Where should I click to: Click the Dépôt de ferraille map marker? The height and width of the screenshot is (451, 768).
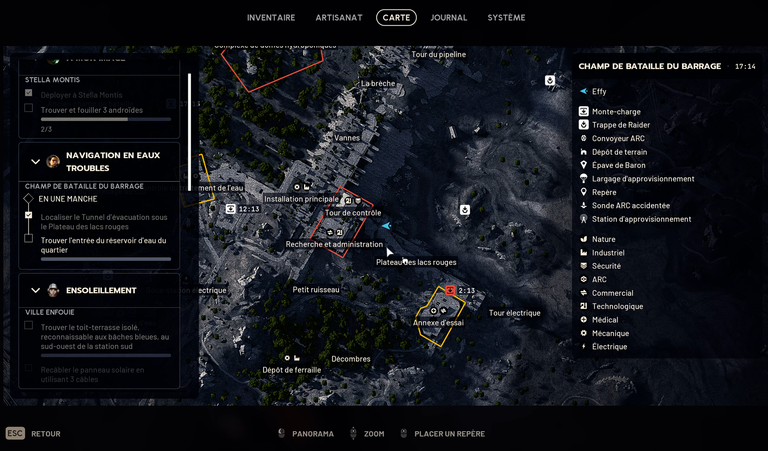pyautogui.click(x=292, y=369)
